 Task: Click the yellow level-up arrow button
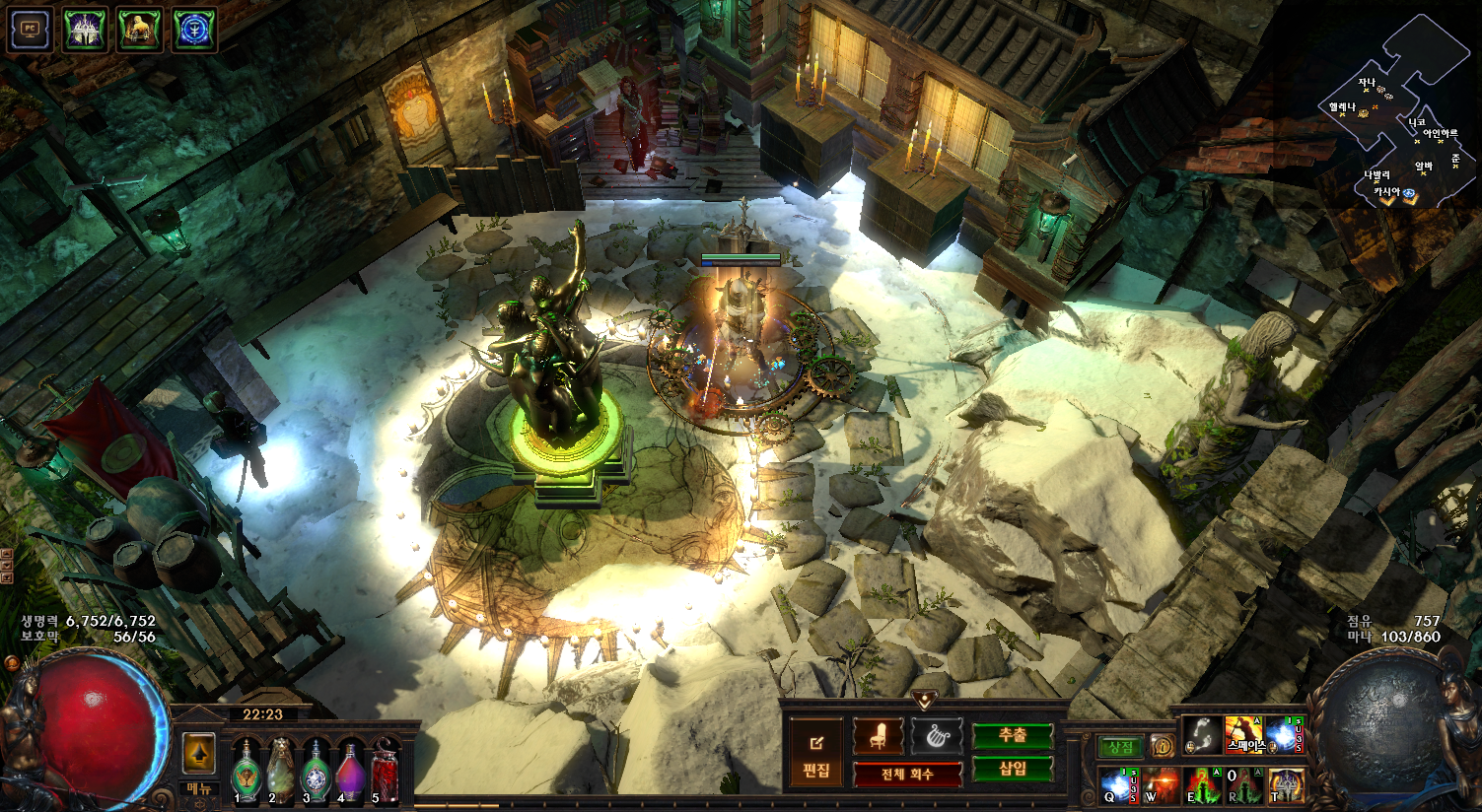[199, 755]
